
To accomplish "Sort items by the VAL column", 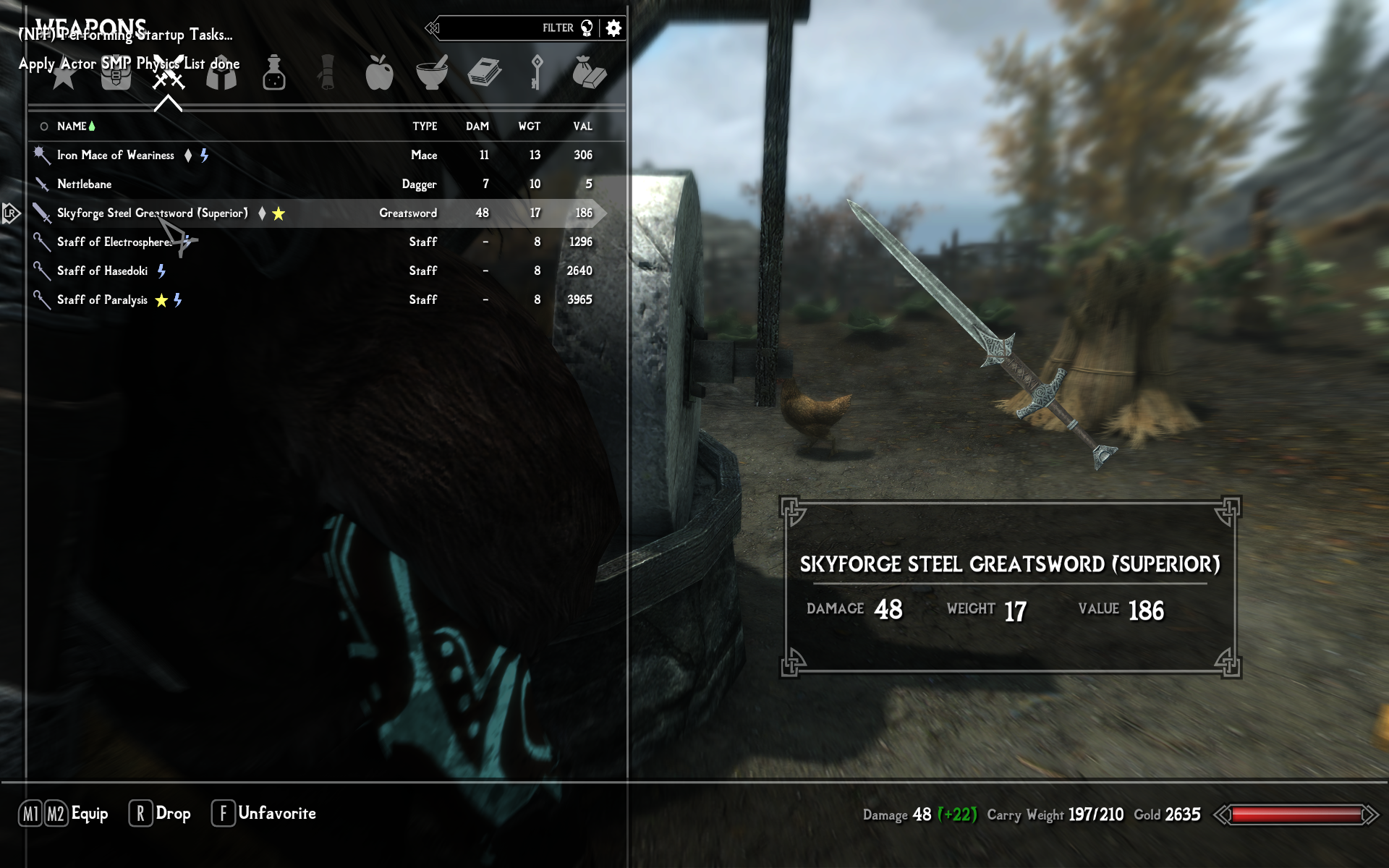I will [582, 127].
